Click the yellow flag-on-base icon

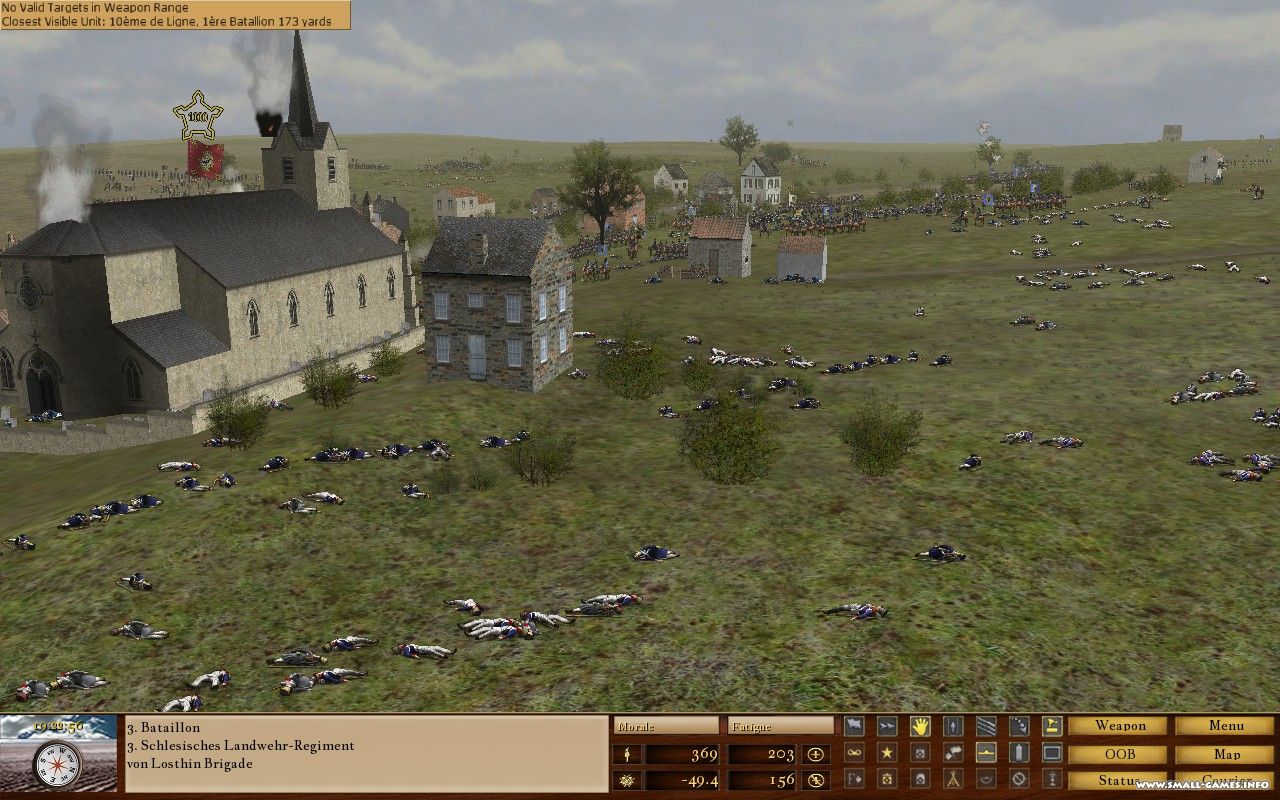(1052, 726)
